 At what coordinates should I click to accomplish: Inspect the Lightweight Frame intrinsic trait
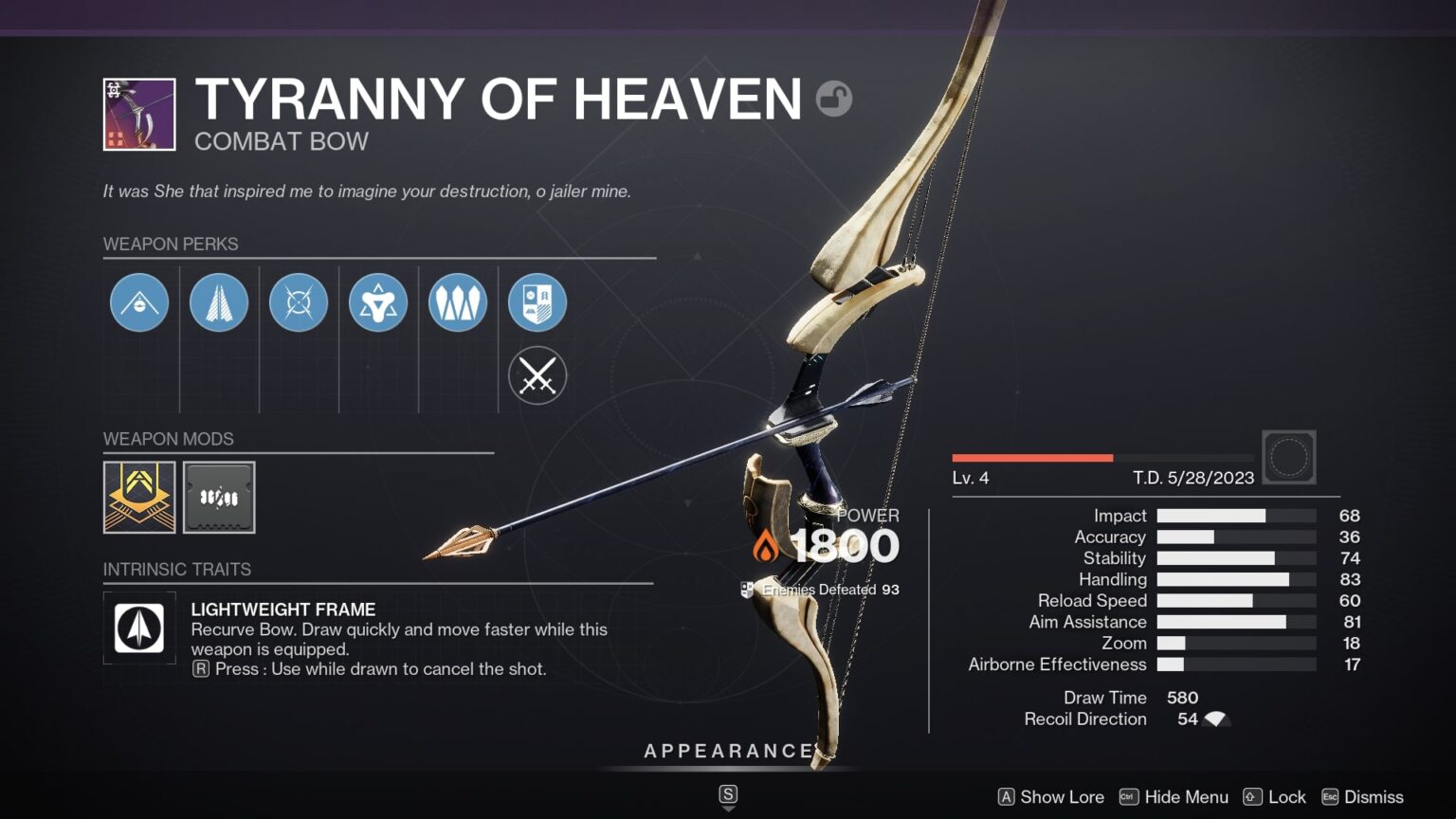coord(139,628)
